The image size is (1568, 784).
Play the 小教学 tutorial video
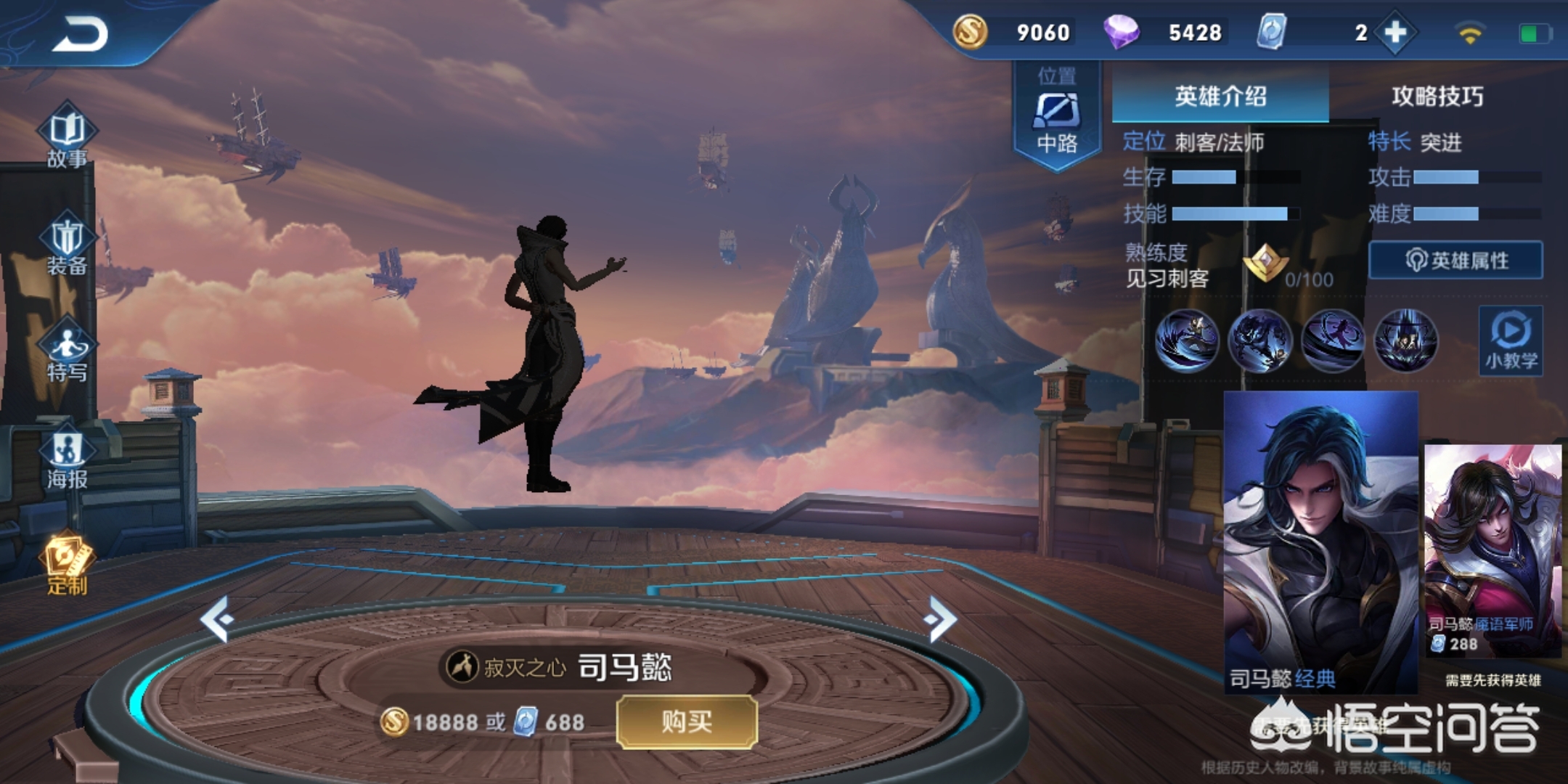click(x=1511, y=341)
